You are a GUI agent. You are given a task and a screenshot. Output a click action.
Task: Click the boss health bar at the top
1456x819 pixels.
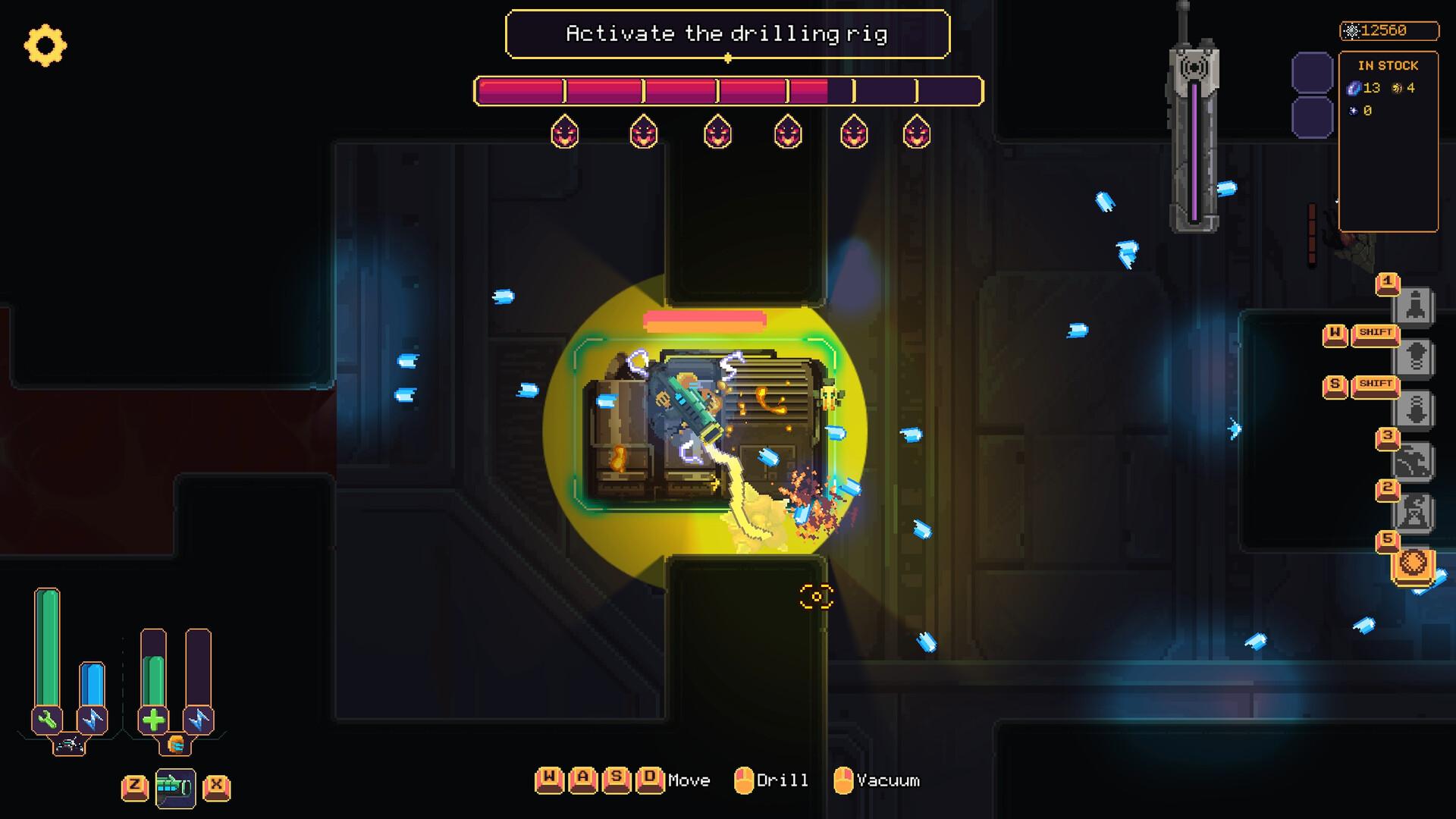tap(726, 91)
